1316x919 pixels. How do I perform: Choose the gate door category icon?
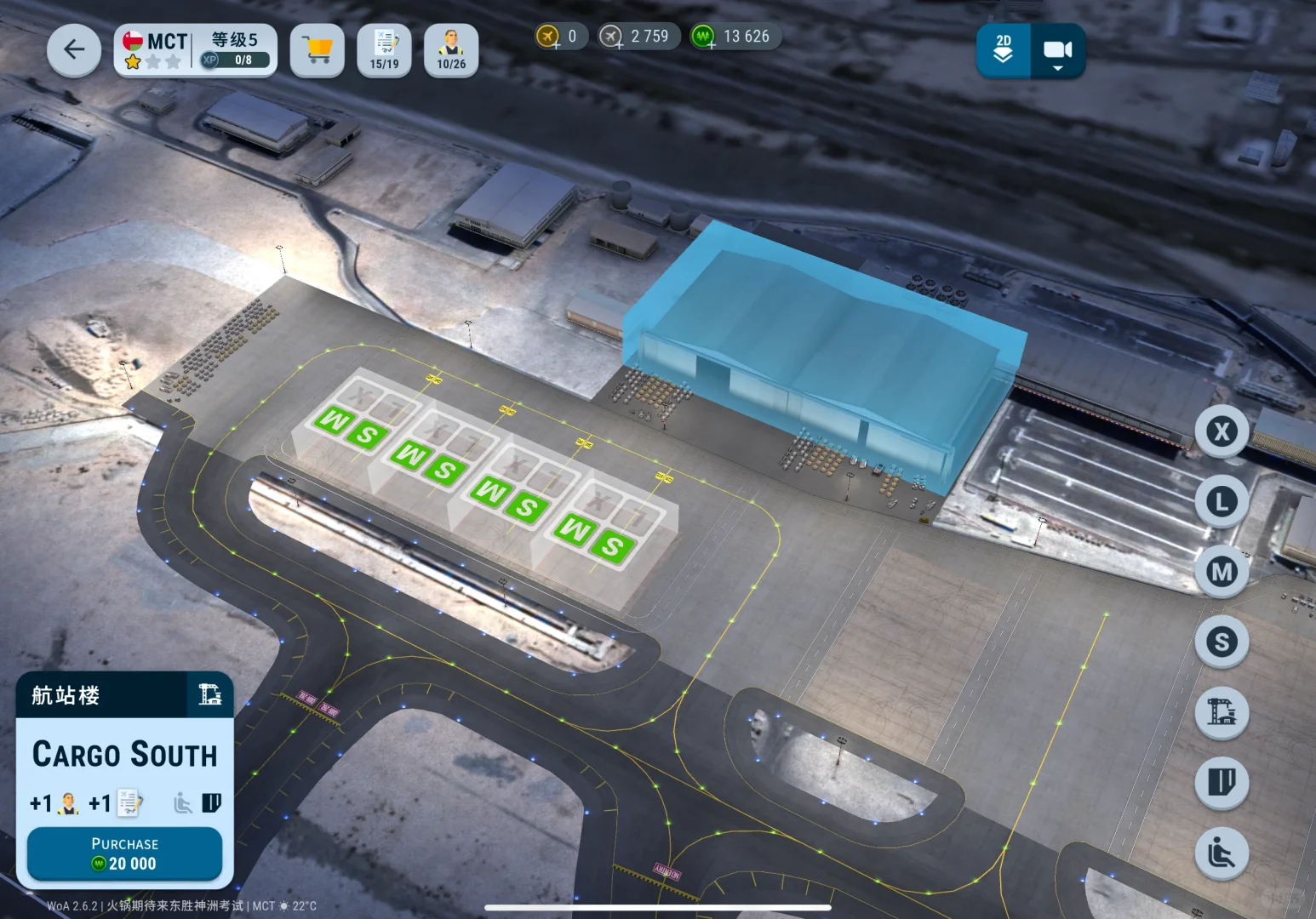pos(1222,782)
